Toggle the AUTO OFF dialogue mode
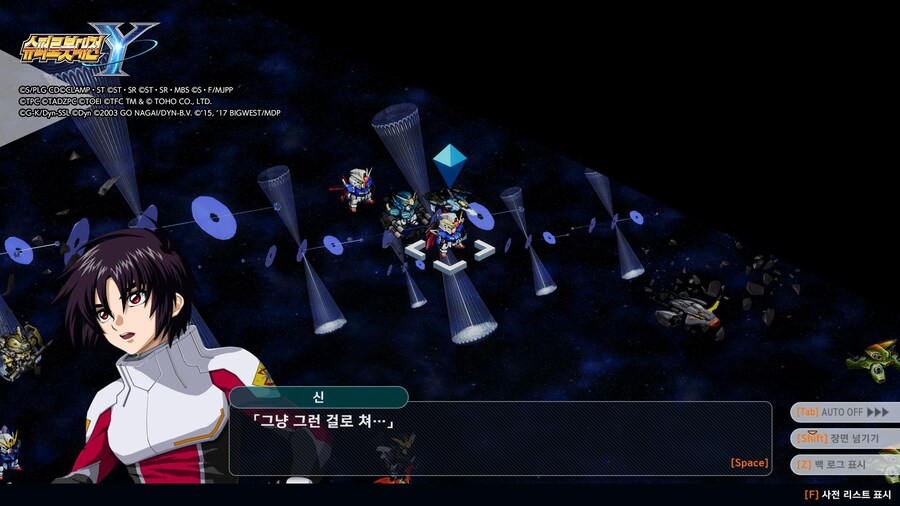Viewport: 900px width, 506px height. (842, 412)
